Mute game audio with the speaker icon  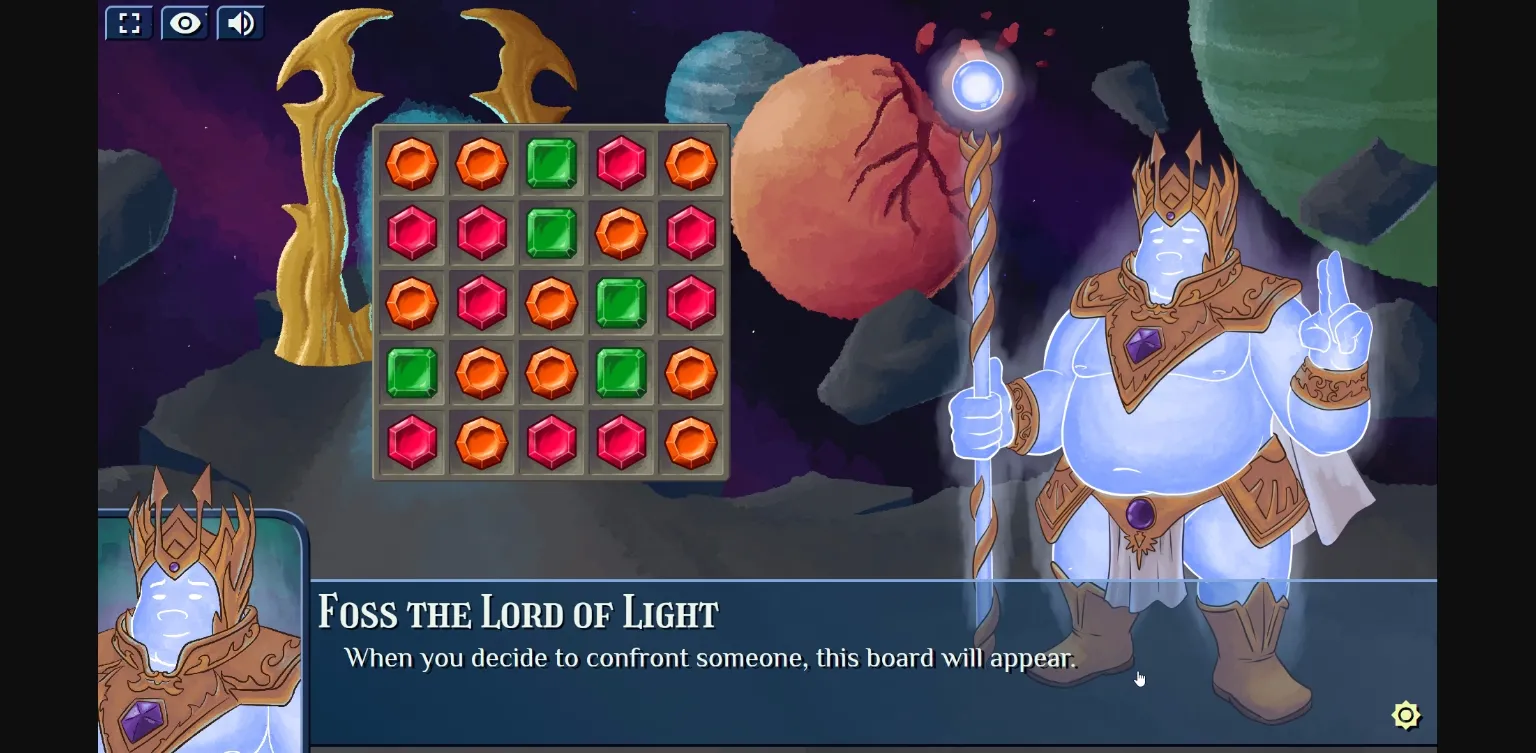[240, 22]
